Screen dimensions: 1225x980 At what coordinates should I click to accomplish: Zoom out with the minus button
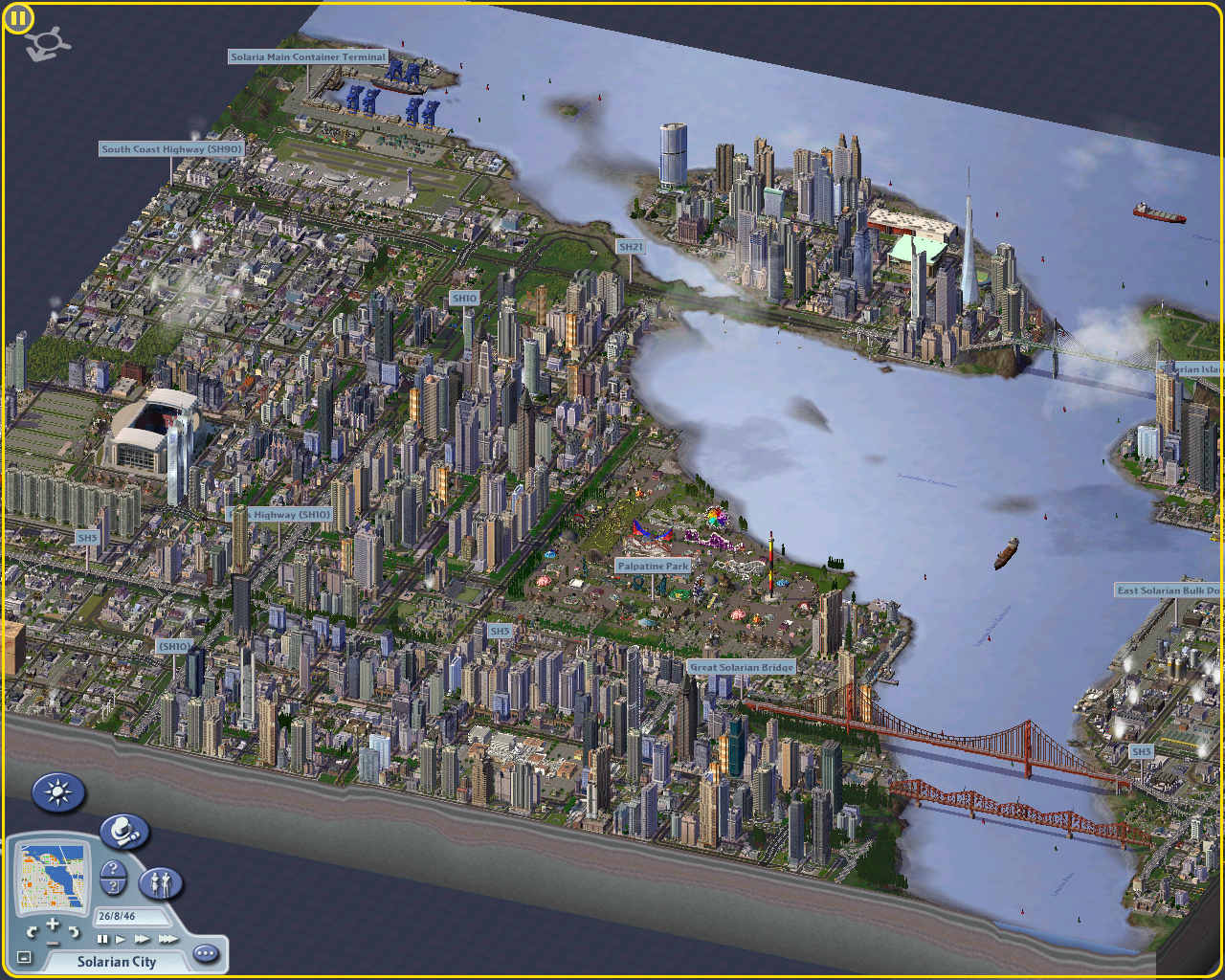(x=53, y=944)
